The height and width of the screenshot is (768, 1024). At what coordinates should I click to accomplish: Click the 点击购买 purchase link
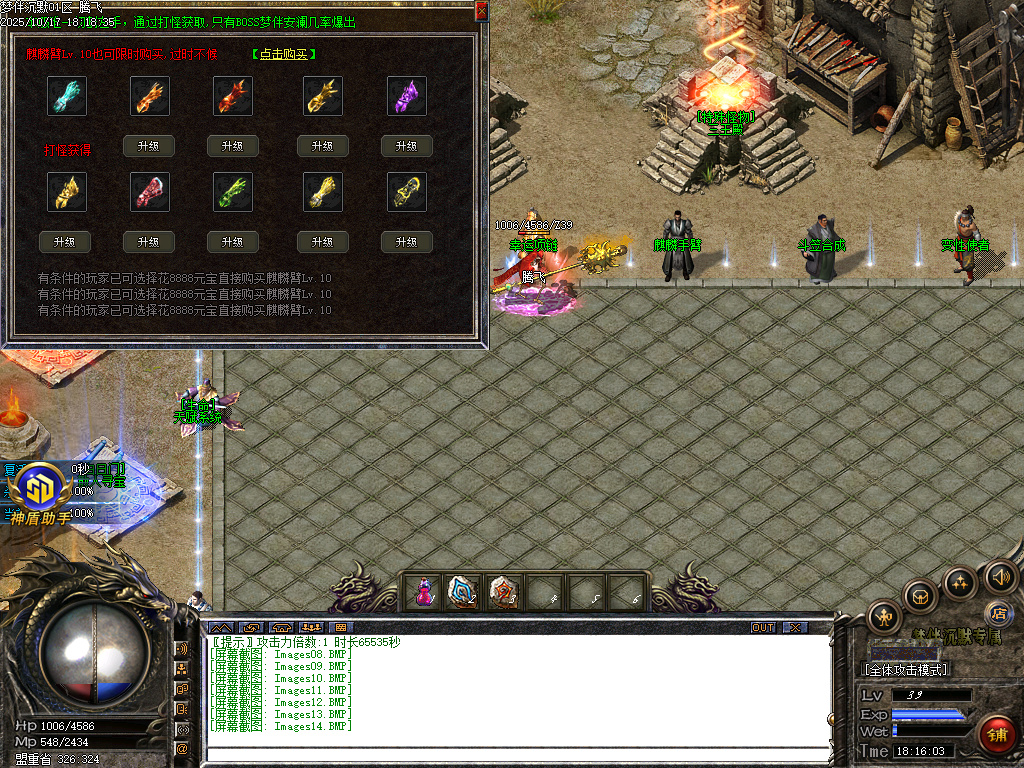pos(284,54)
